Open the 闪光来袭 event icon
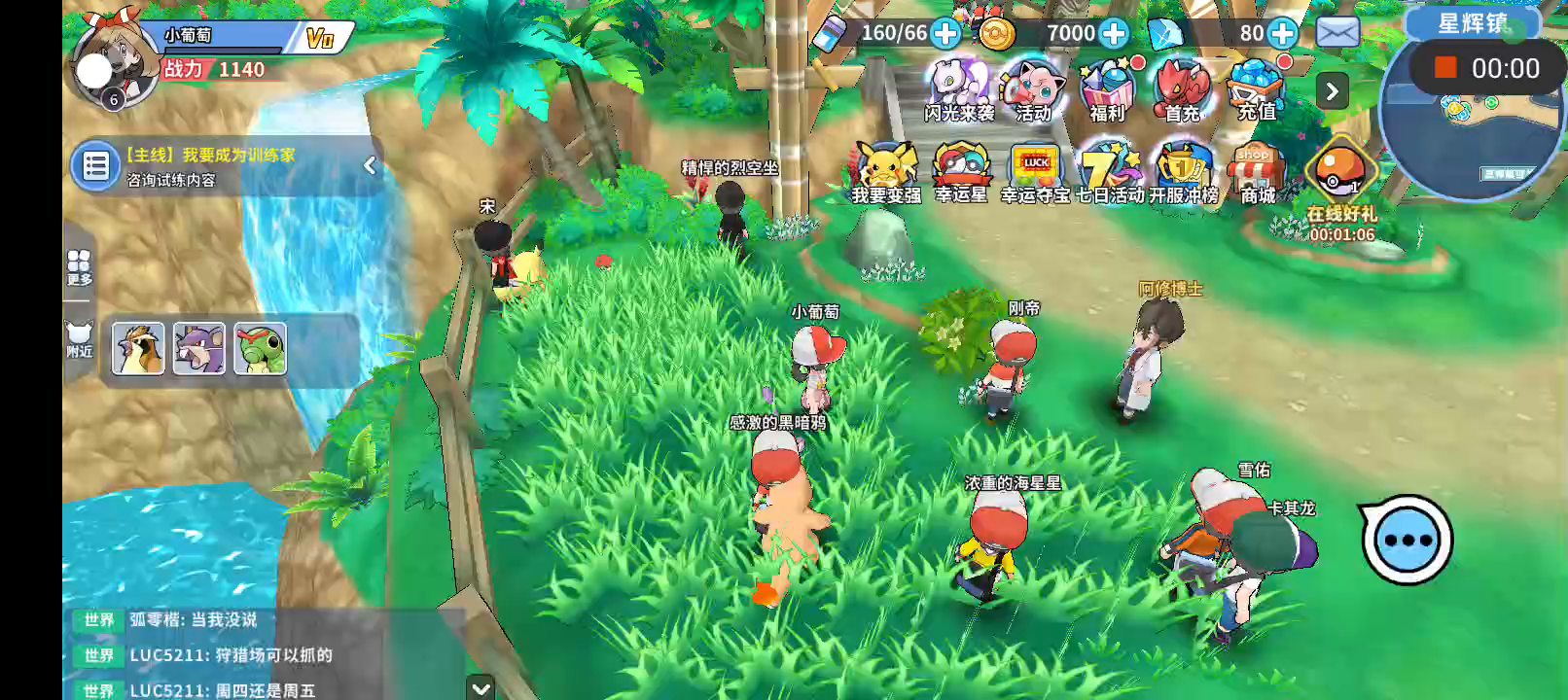 (958, 89)
